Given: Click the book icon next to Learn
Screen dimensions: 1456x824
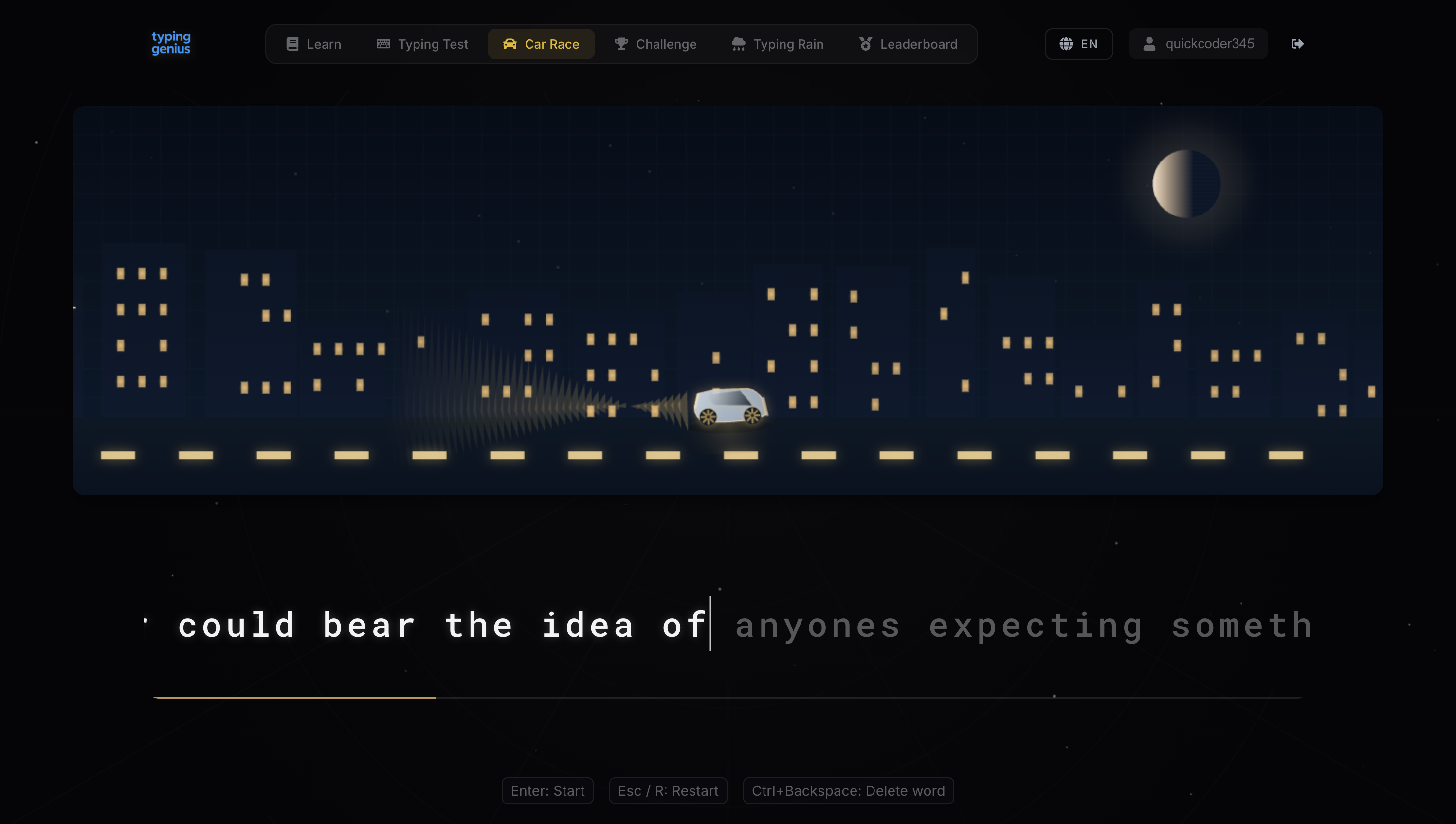Looking at the screenshot, I should (292, 44).
